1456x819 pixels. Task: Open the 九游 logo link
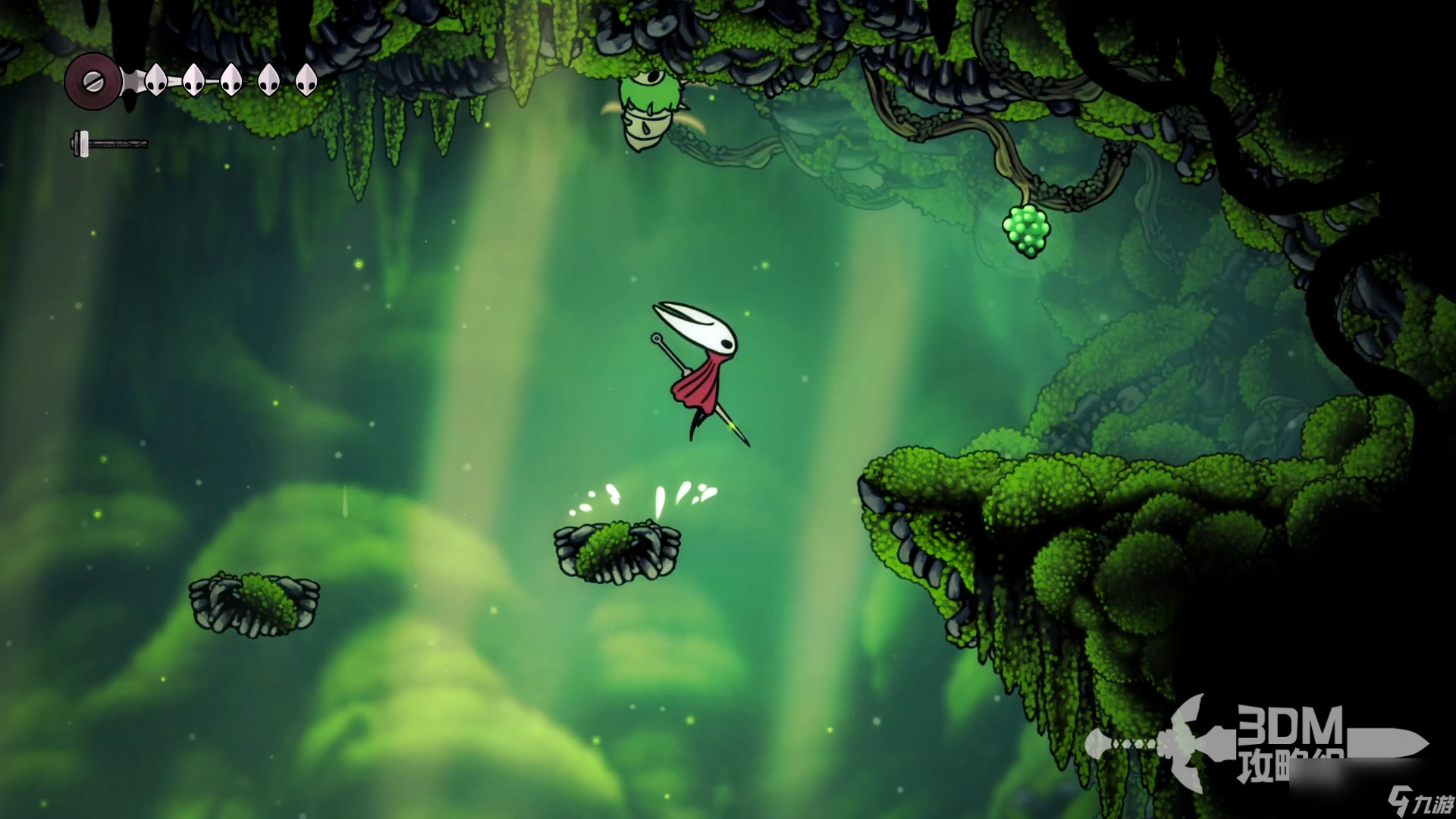pyautogui.click(x=1420, y=801)
